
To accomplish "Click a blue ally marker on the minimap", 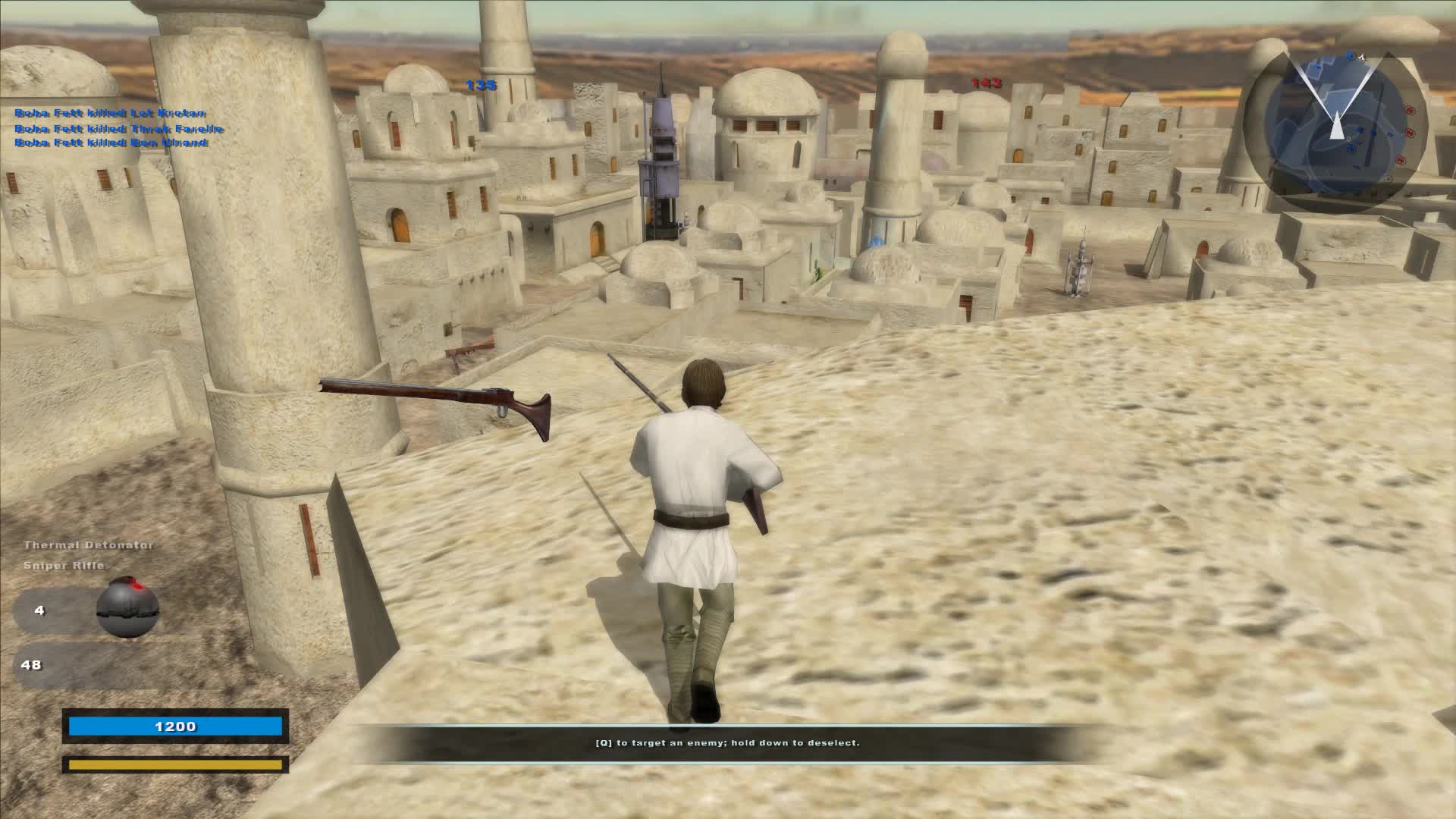I will point(1361,129).
